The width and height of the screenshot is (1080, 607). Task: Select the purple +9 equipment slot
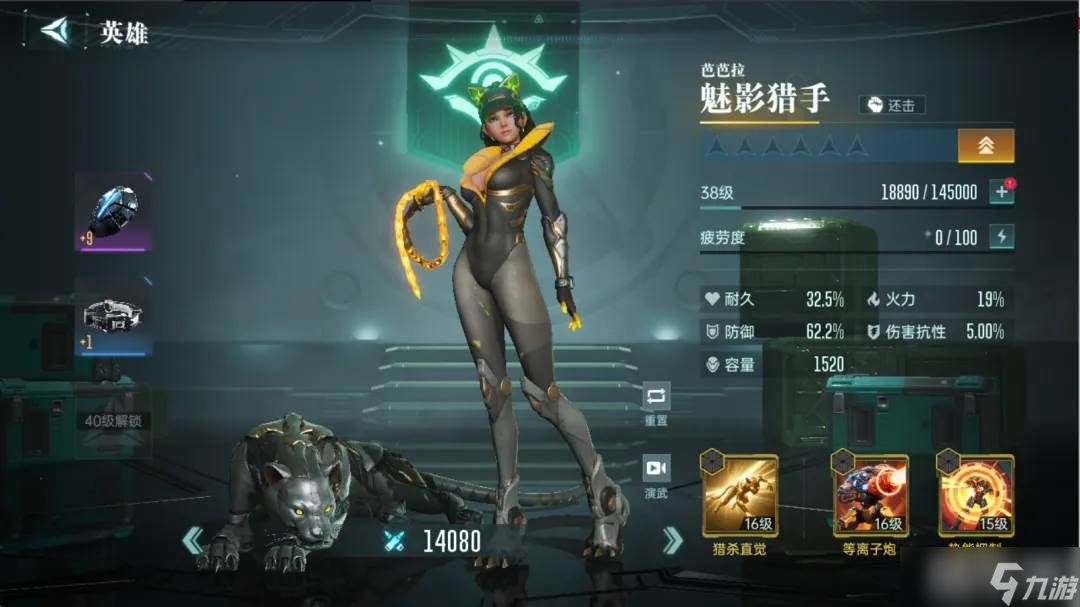pyautogui.click(x=113, y=212)
